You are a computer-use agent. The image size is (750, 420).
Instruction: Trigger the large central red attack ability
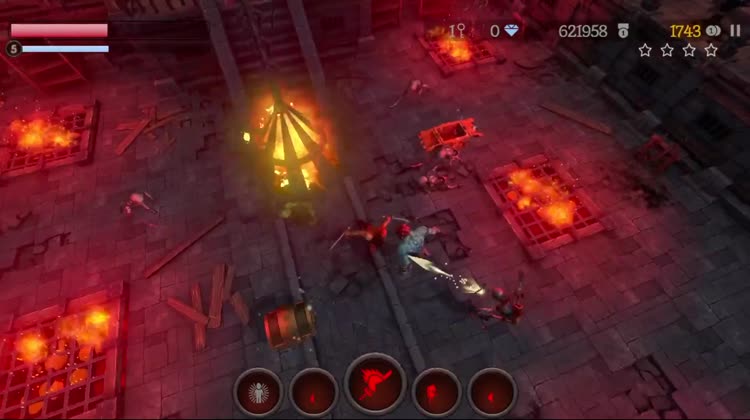click(x=375, y=385)
